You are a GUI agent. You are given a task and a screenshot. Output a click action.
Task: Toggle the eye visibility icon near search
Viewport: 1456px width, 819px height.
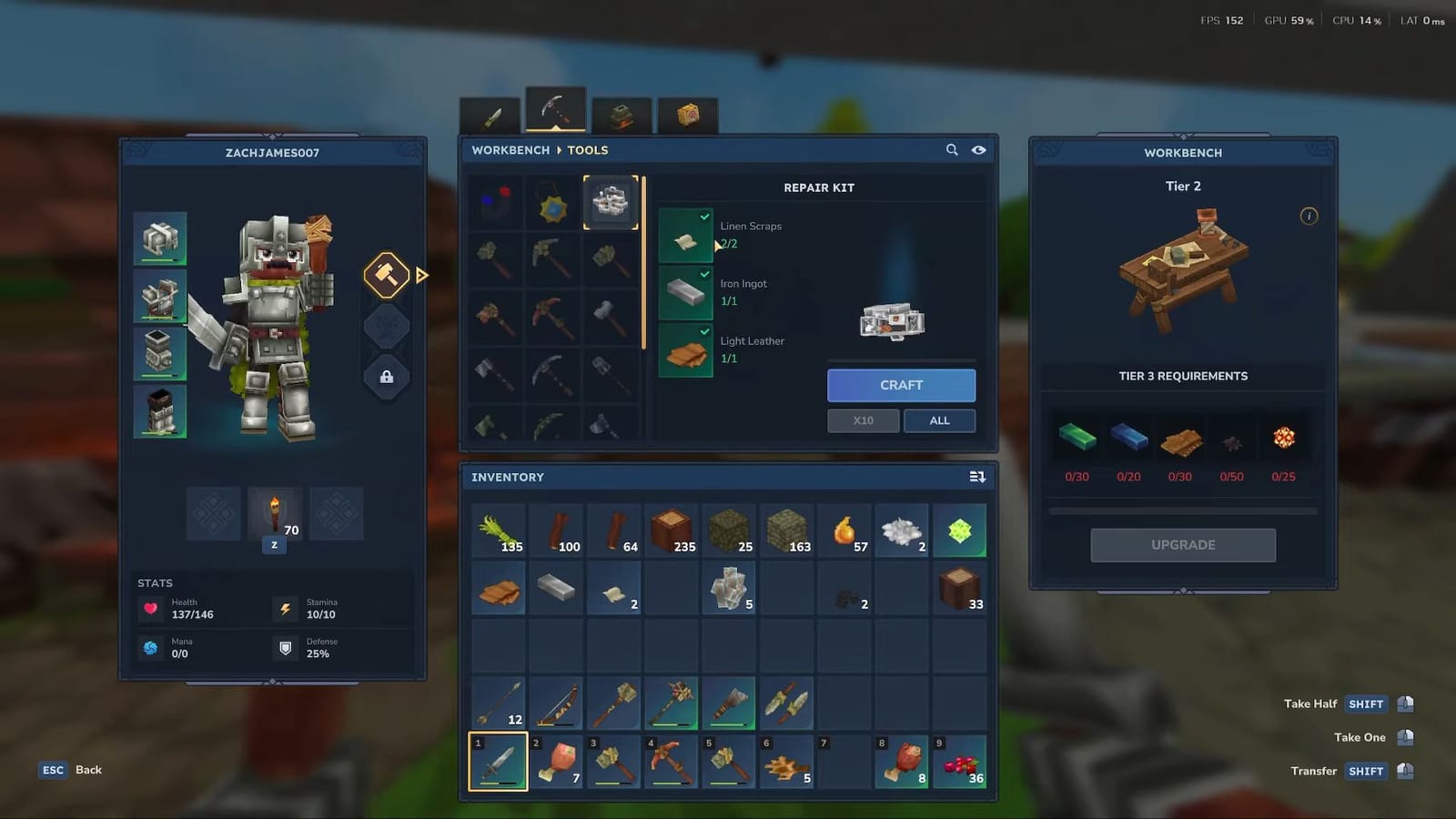(x=978, y=150)
